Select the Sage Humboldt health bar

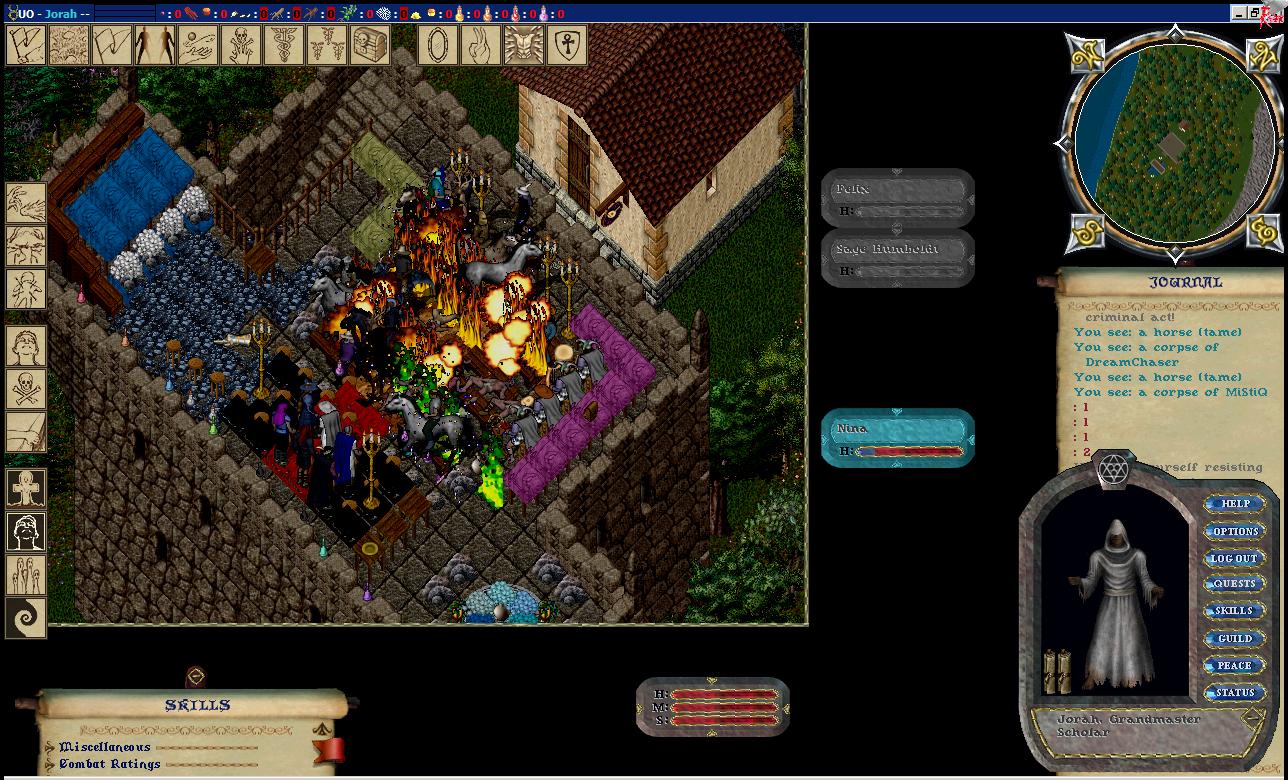pos(898,259)
